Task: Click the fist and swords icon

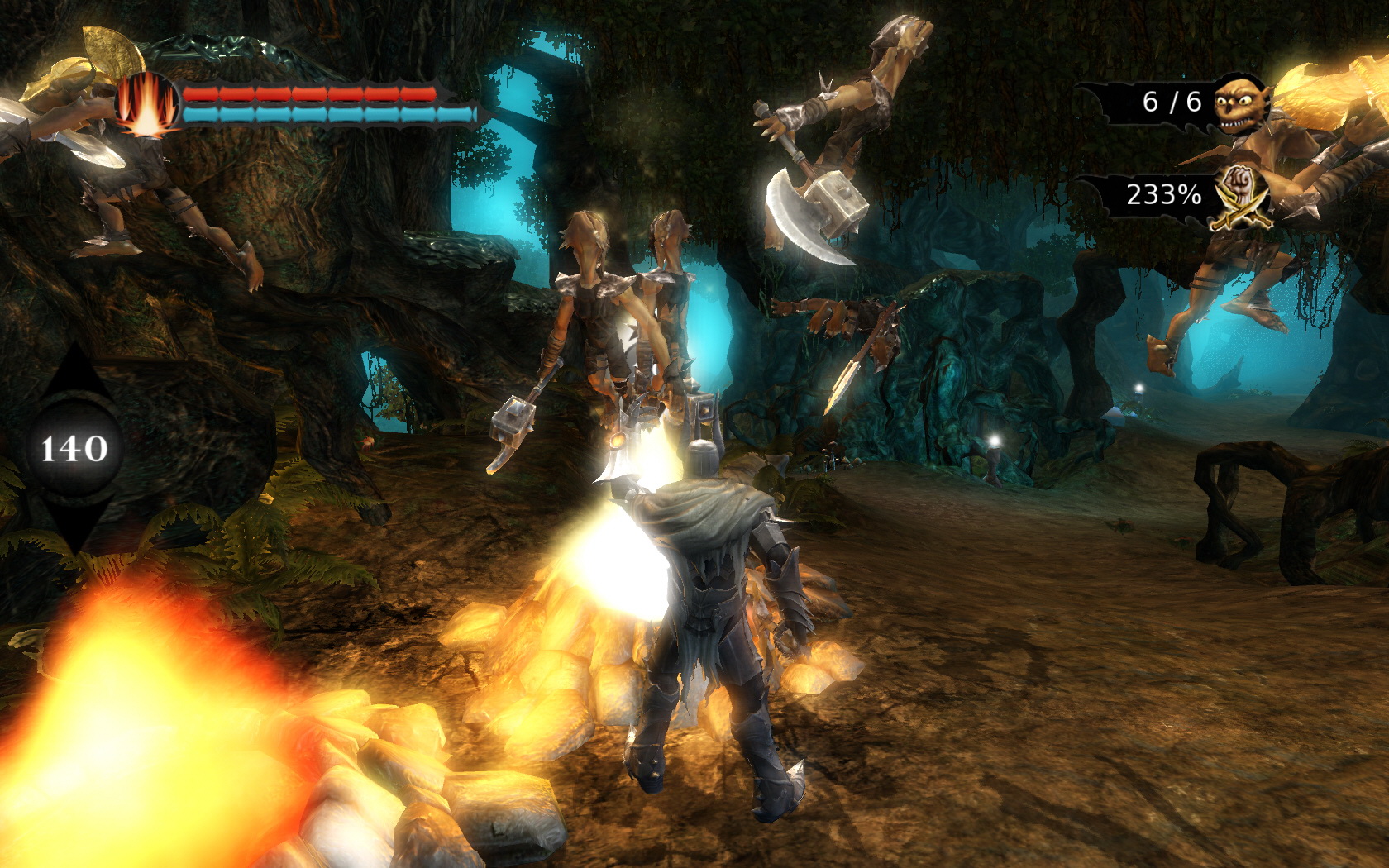Action: [1238, 196]
